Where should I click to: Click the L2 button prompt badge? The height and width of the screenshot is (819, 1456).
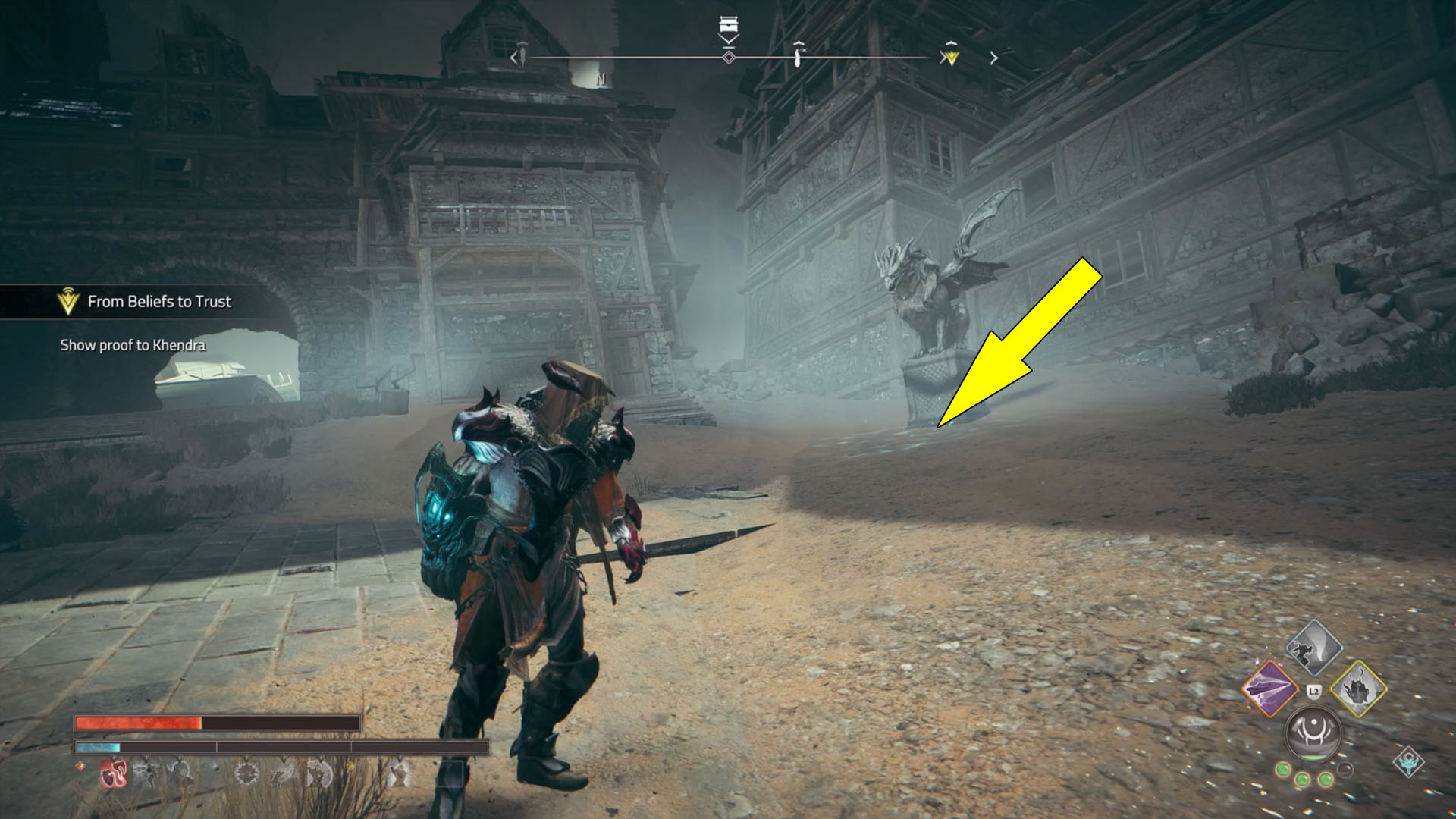[1313, 691]
